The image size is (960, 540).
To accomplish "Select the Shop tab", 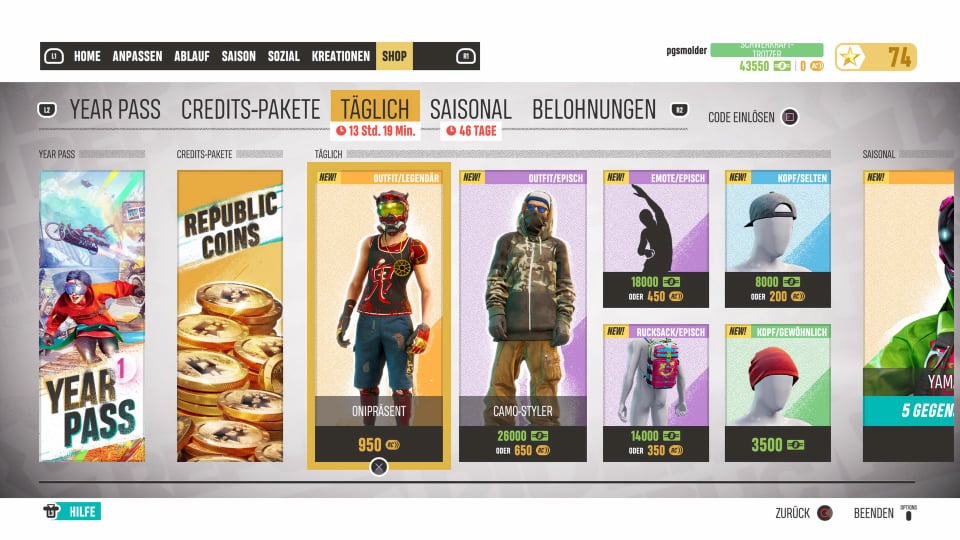I will tap(394, 56).
